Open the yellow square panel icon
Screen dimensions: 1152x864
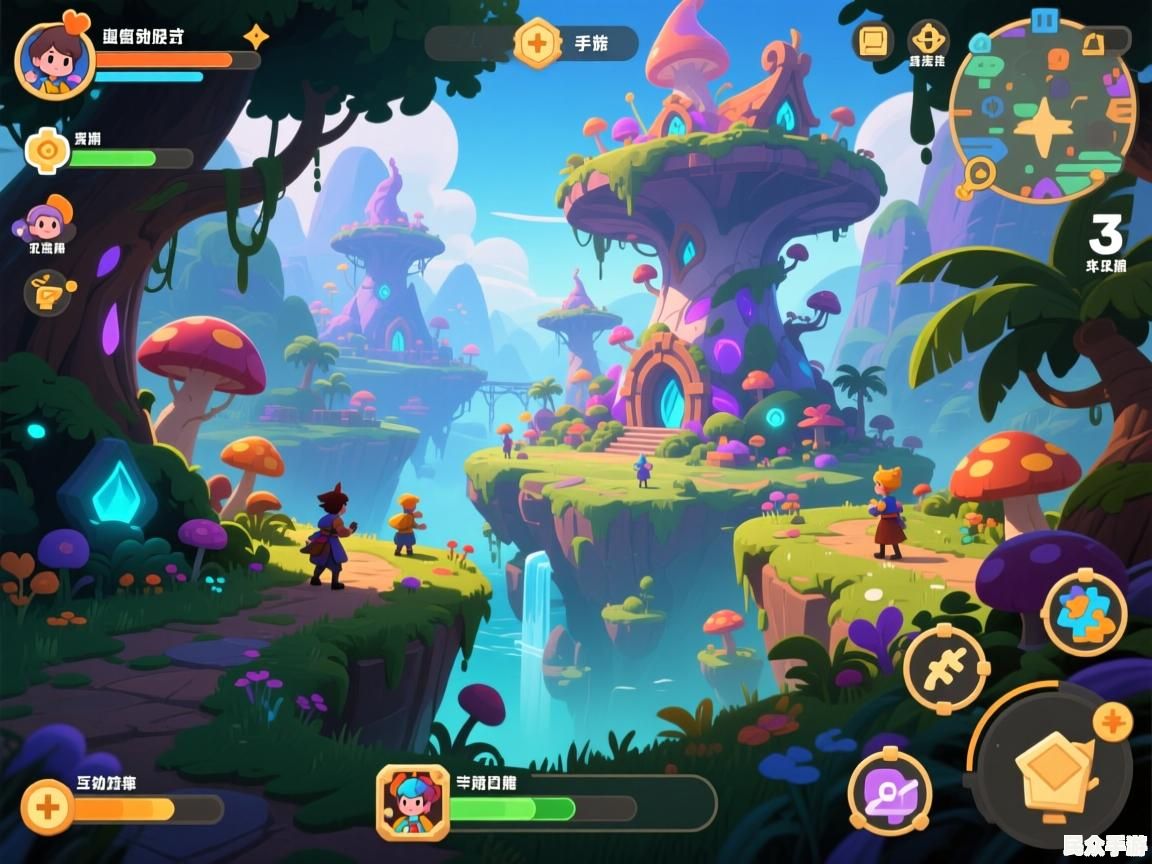click(x=873, y=42)
